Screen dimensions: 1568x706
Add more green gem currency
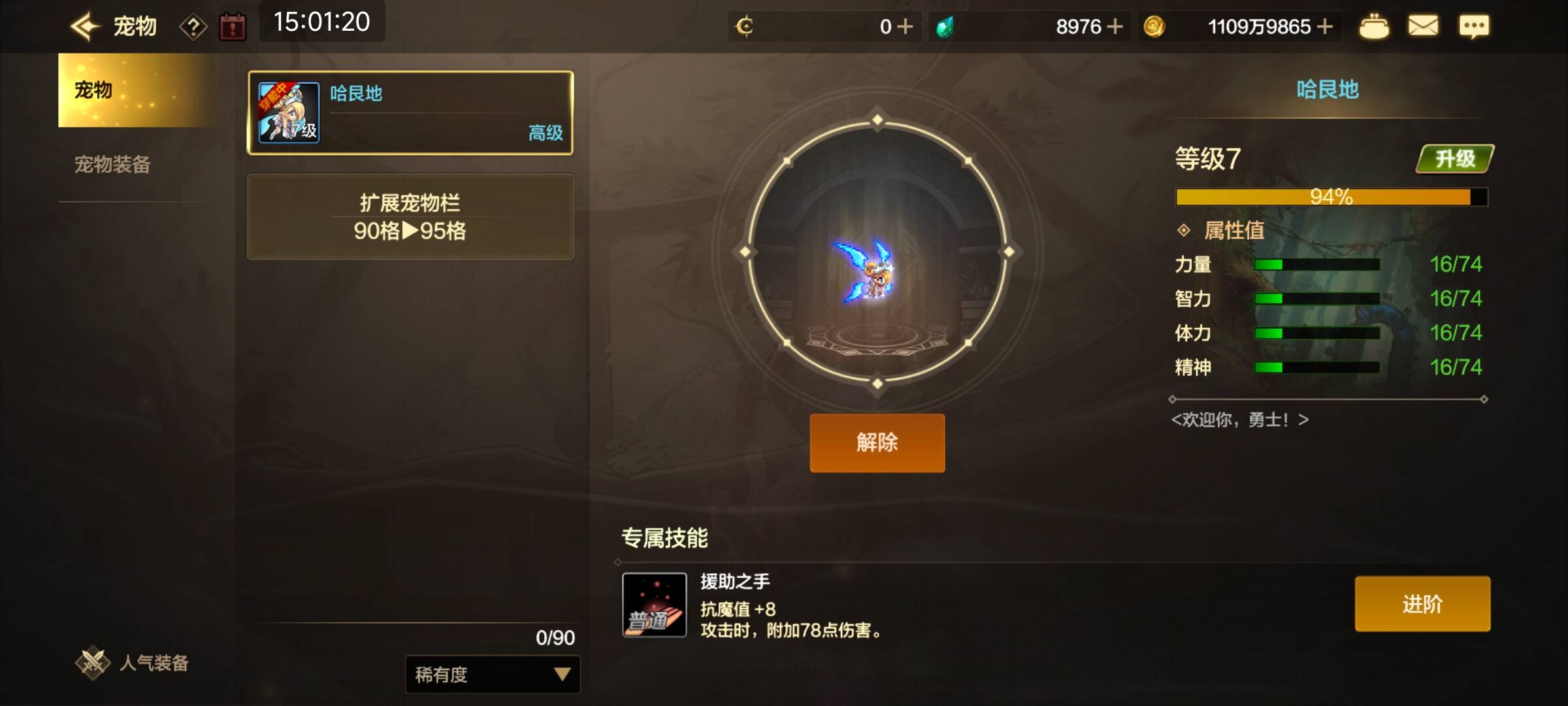tap(1116, 27)
